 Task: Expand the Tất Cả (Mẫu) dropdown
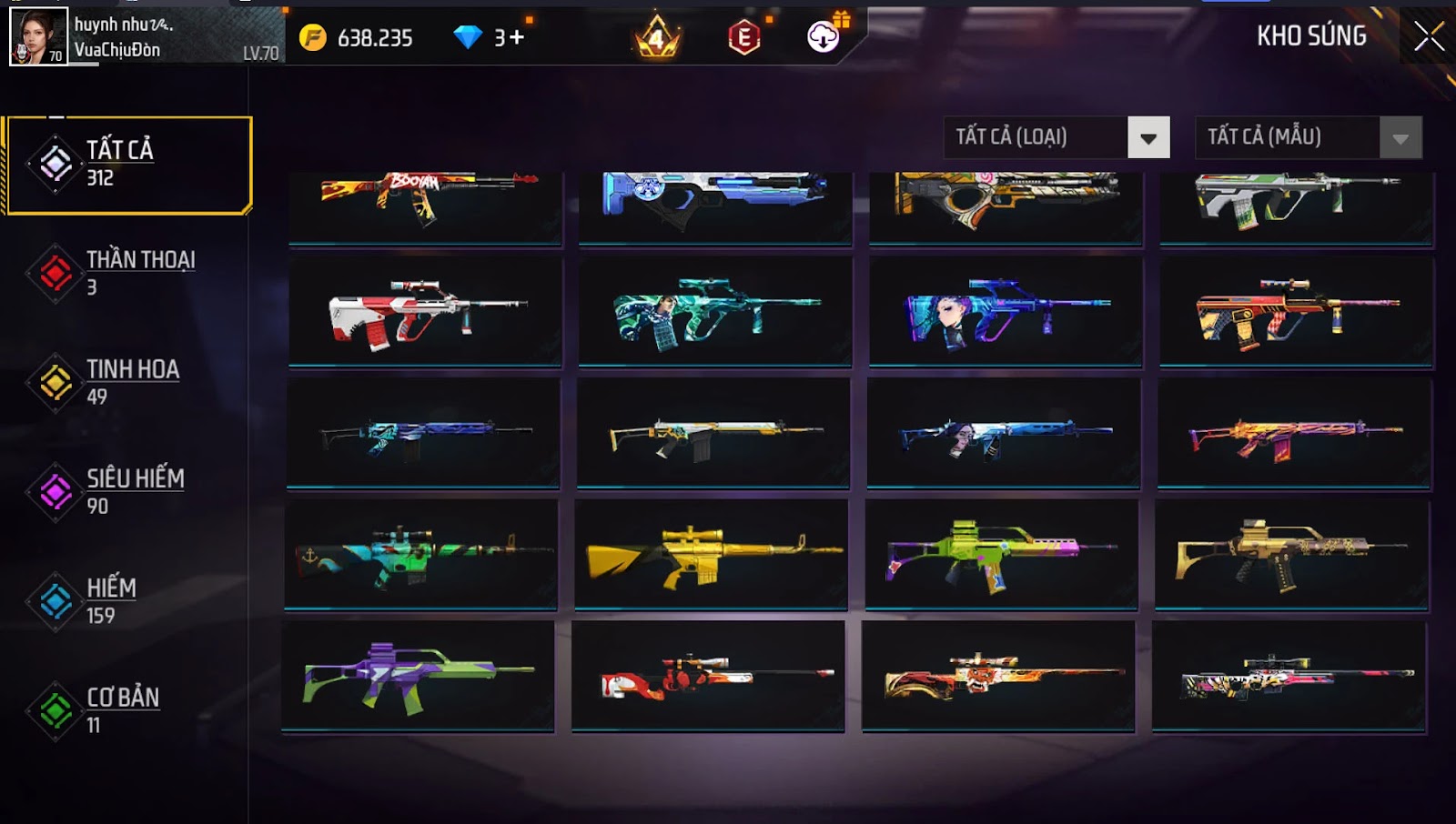(x=1308, y=137)
